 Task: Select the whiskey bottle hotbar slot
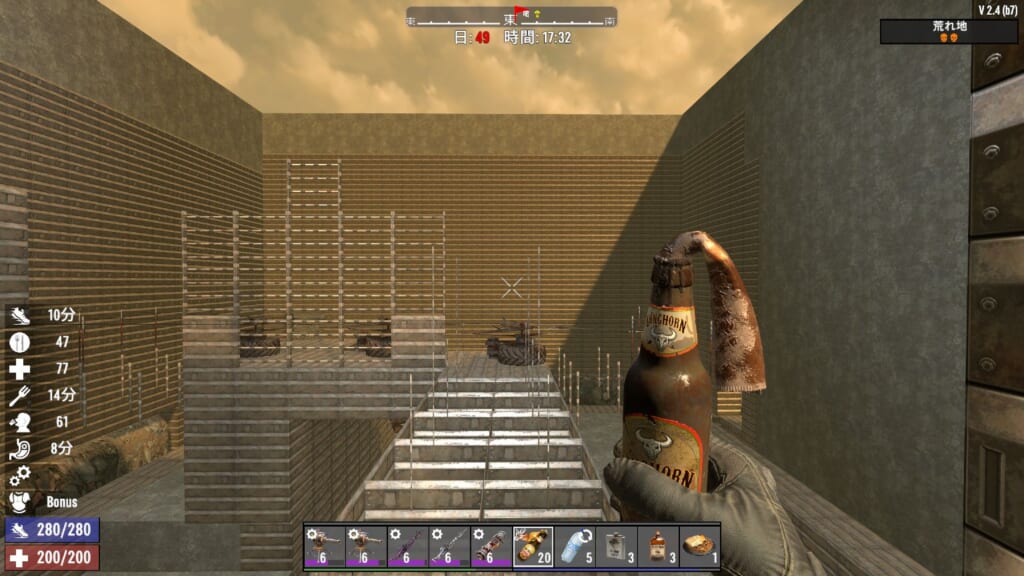[658, 547]
